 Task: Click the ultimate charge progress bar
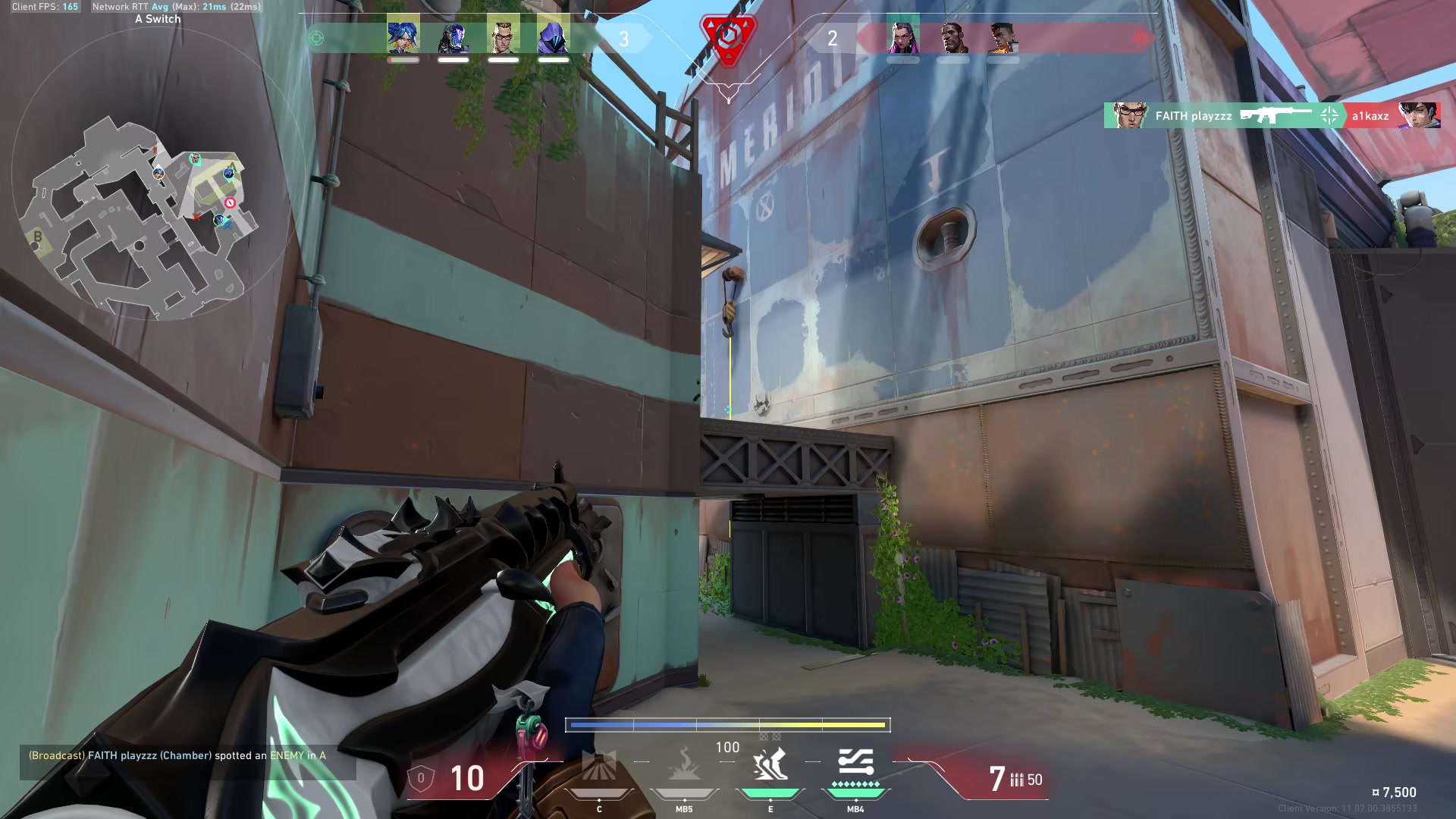728,725
